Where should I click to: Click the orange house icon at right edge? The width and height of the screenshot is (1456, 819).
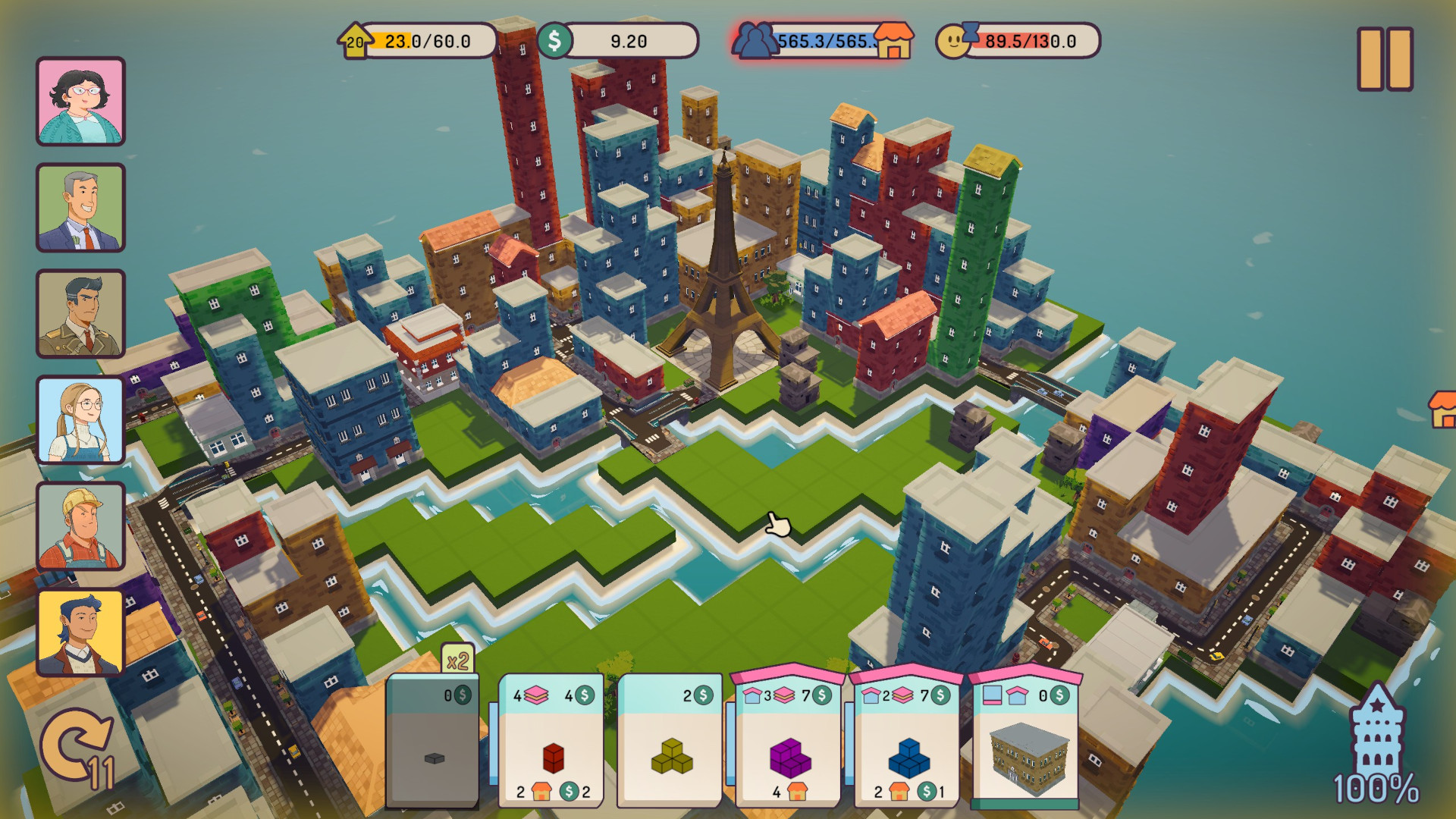coord(1442,409)
